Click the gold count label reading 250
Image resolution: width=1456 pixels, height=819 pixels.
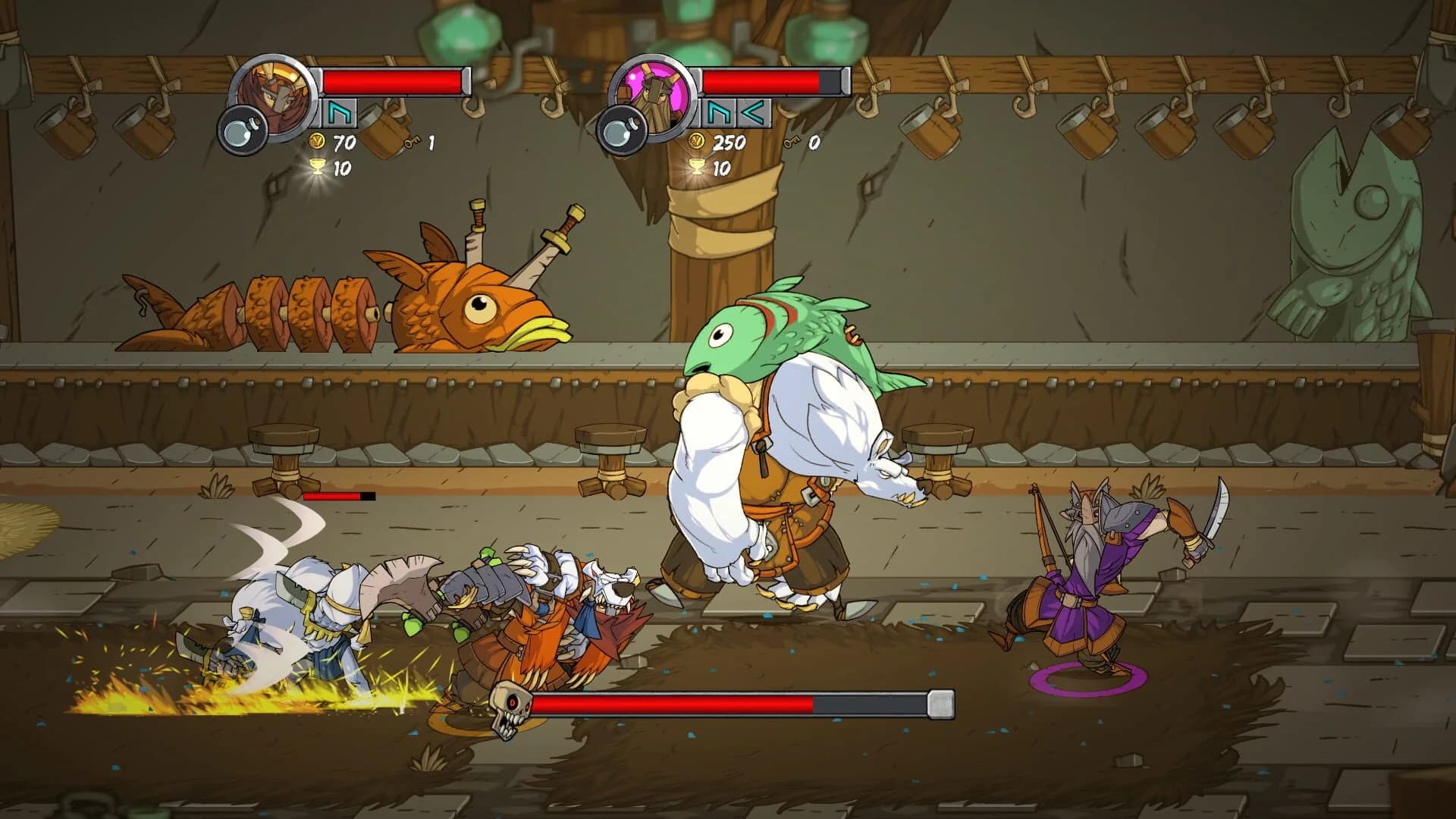[x=730, y=143]
